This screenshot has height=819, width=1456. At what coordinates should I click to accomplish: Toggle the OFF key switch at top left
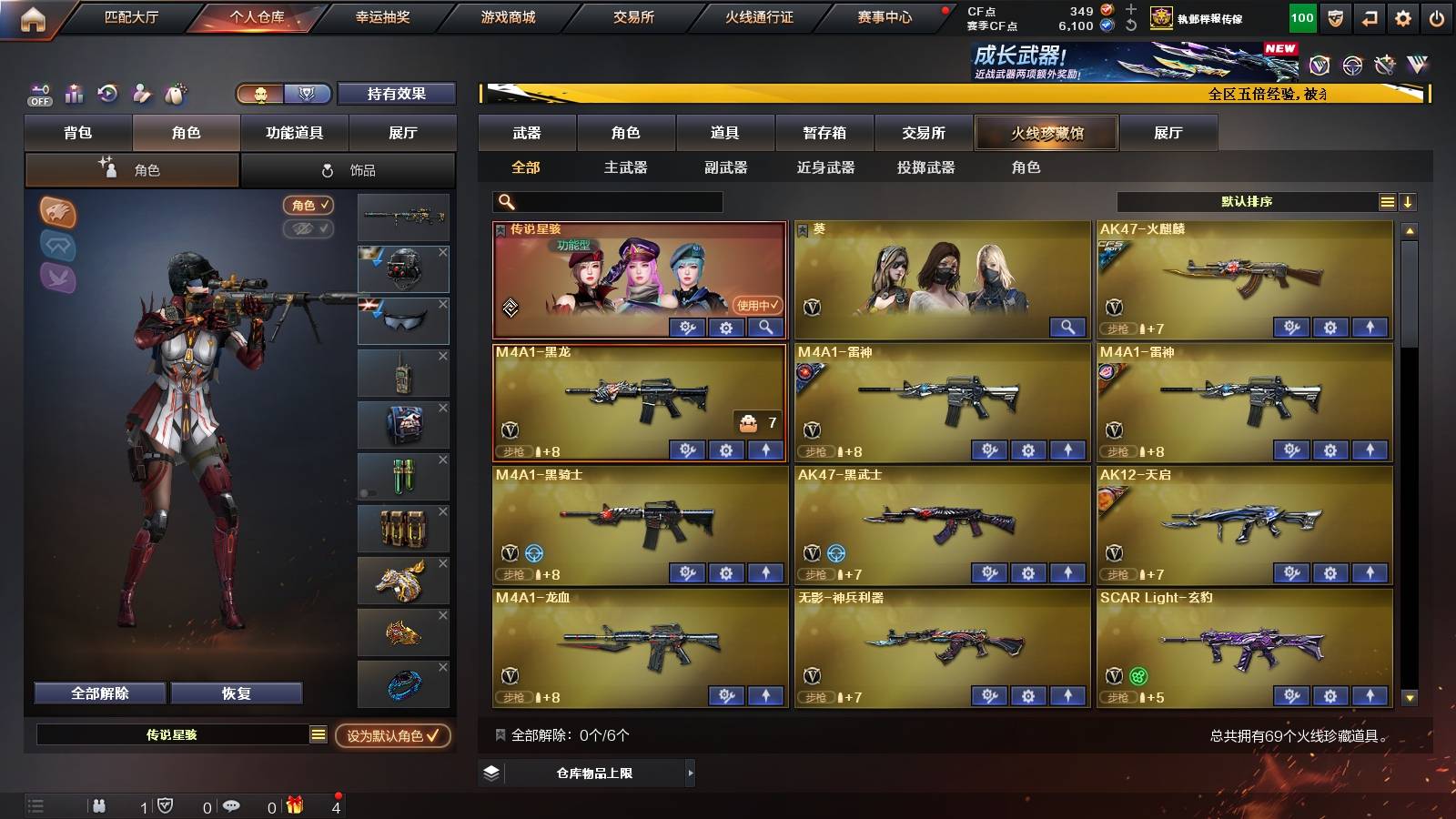pyautogui.click(x=38, y=93)
